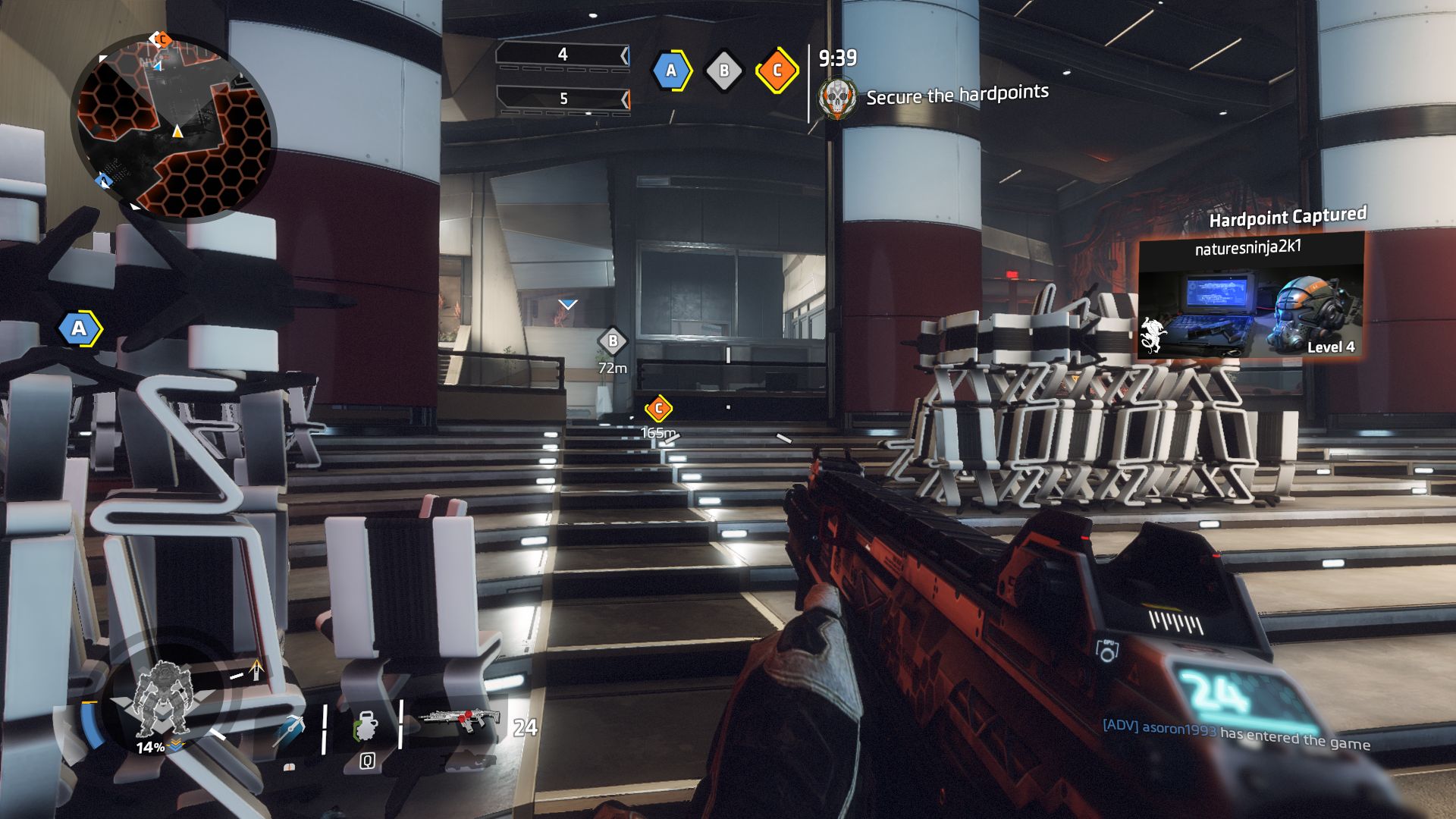This screenshot has width=1456, height=819.
Task: Choose the B waypoint marker showing 72m
Action: 613,342
